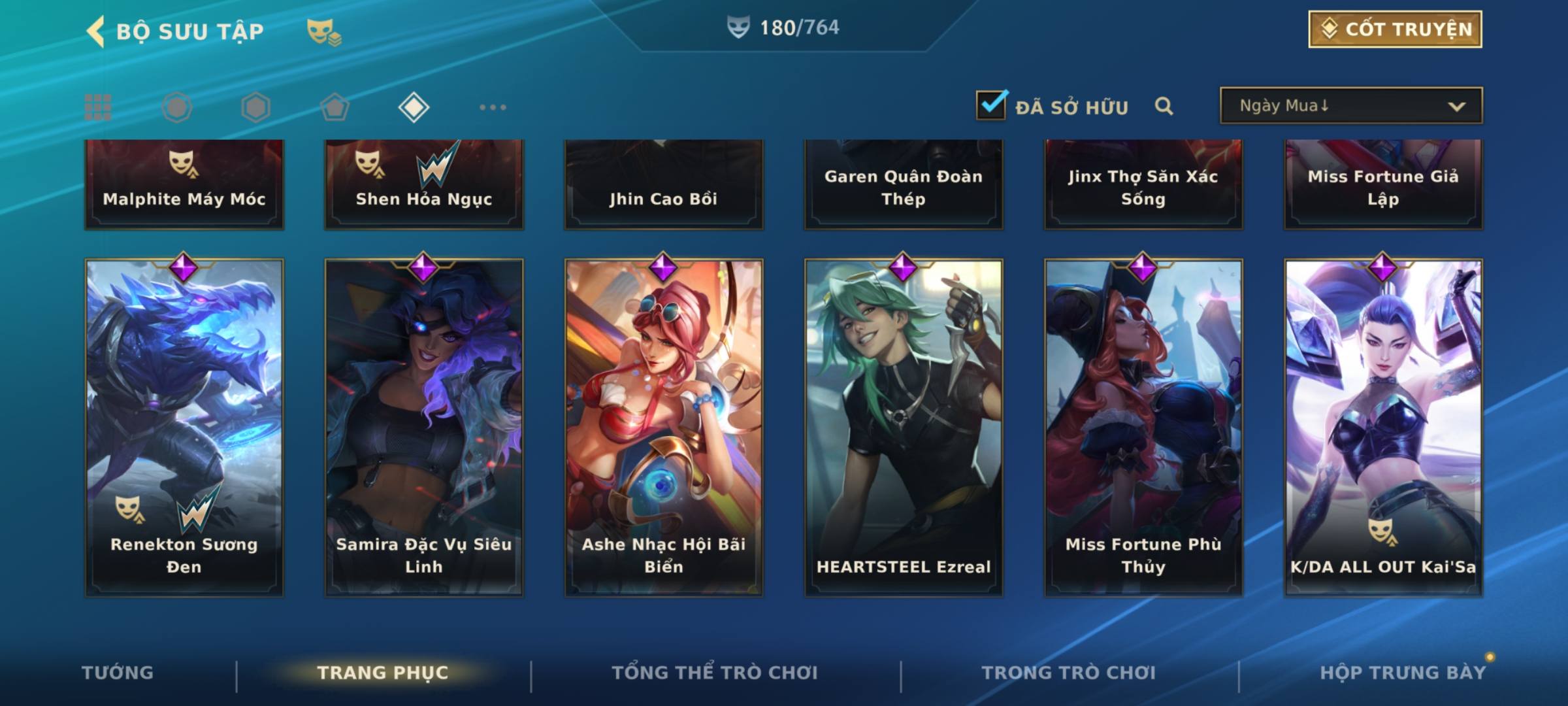1568x706 pixels.
Task: Expand the Ngày Mua sort dropdown
Action: 1350,106
